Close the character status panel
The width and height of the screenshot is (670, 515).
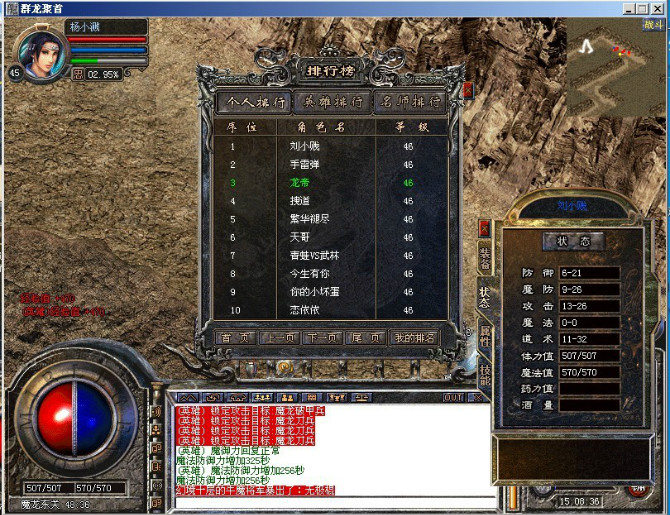pos(484,227)
